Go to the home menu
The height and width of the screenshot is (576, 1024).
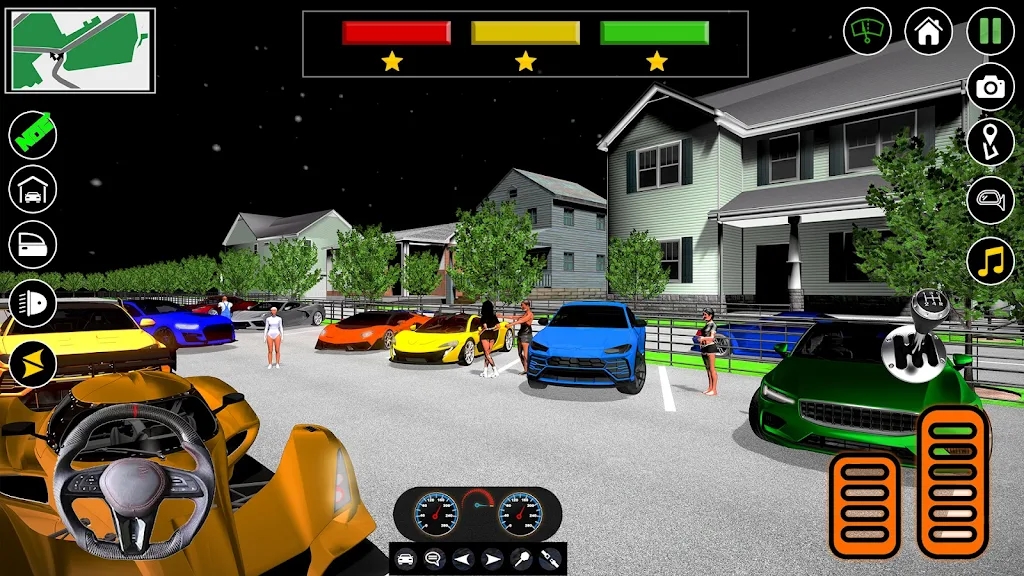[928, 31]
